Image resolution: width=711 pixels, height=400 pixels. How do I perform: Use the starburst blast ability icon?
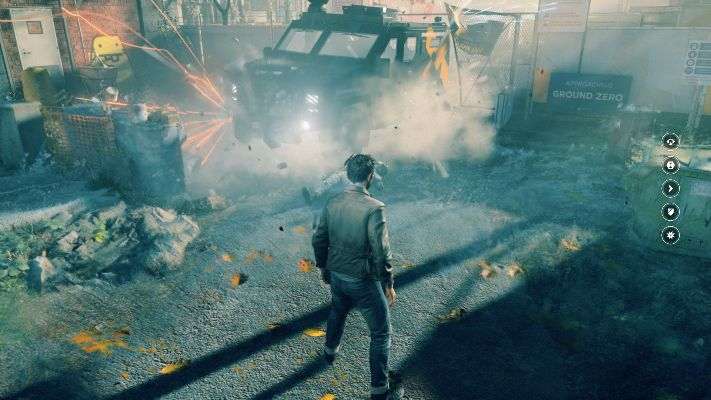(670, 235)
